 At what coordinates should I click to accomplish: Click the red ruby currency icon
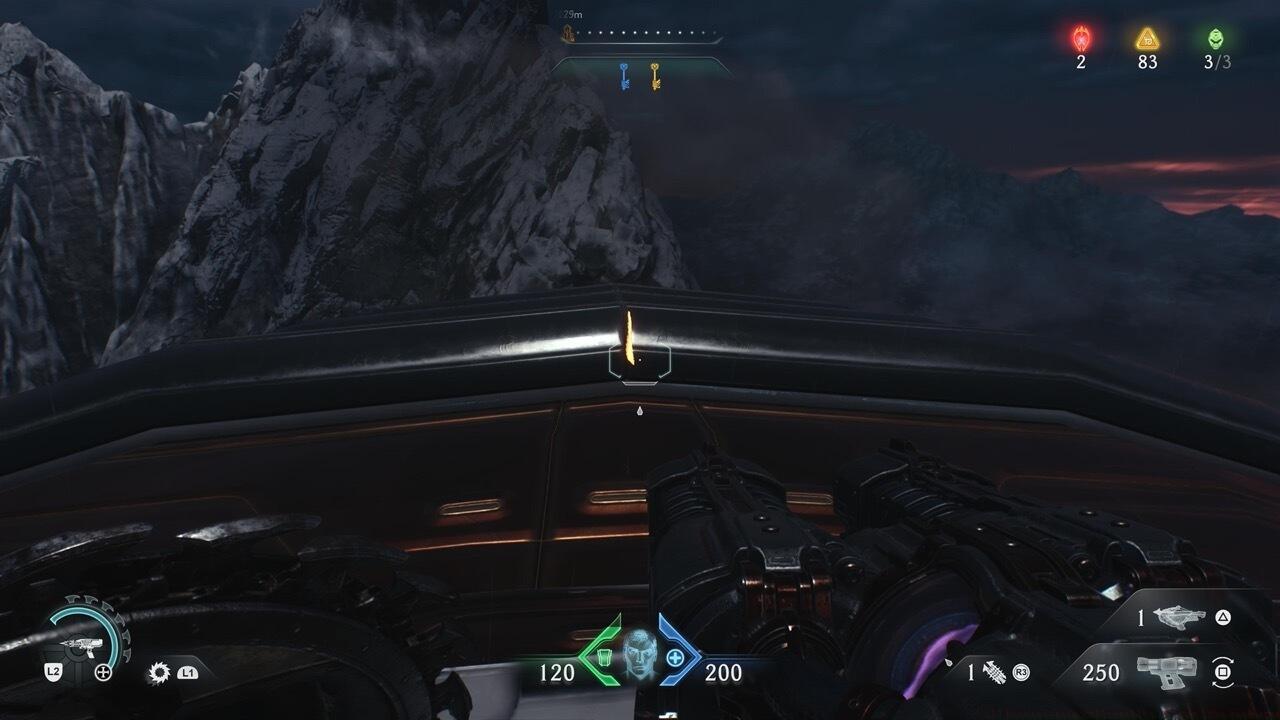click(x=1081, y=39)
